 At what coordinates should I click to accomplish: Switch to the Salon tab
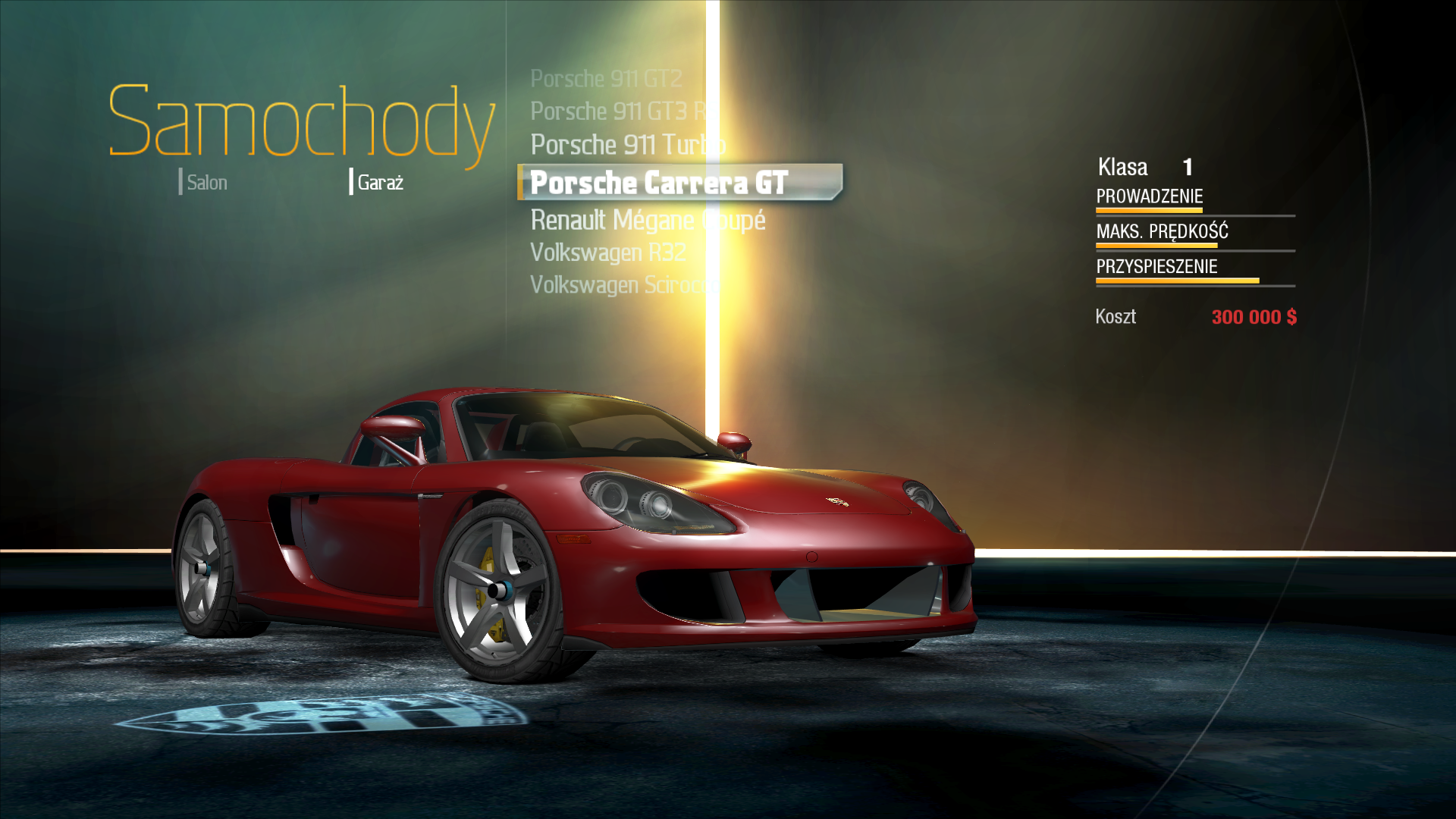pyautogui.click(x=206, y=183)
